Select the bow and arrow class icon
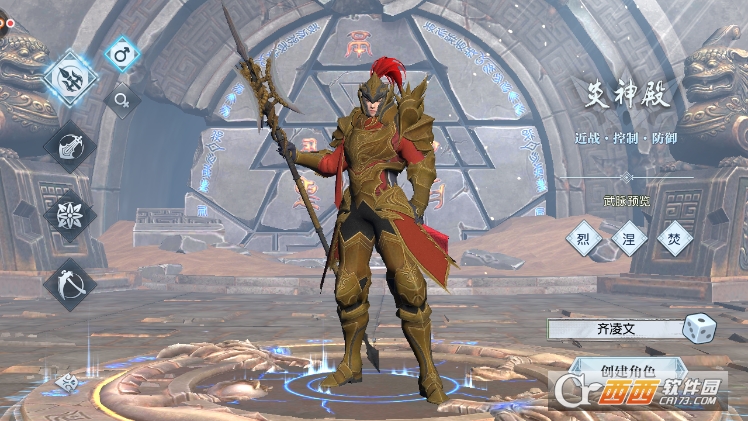748x421 pixels. 70,284
